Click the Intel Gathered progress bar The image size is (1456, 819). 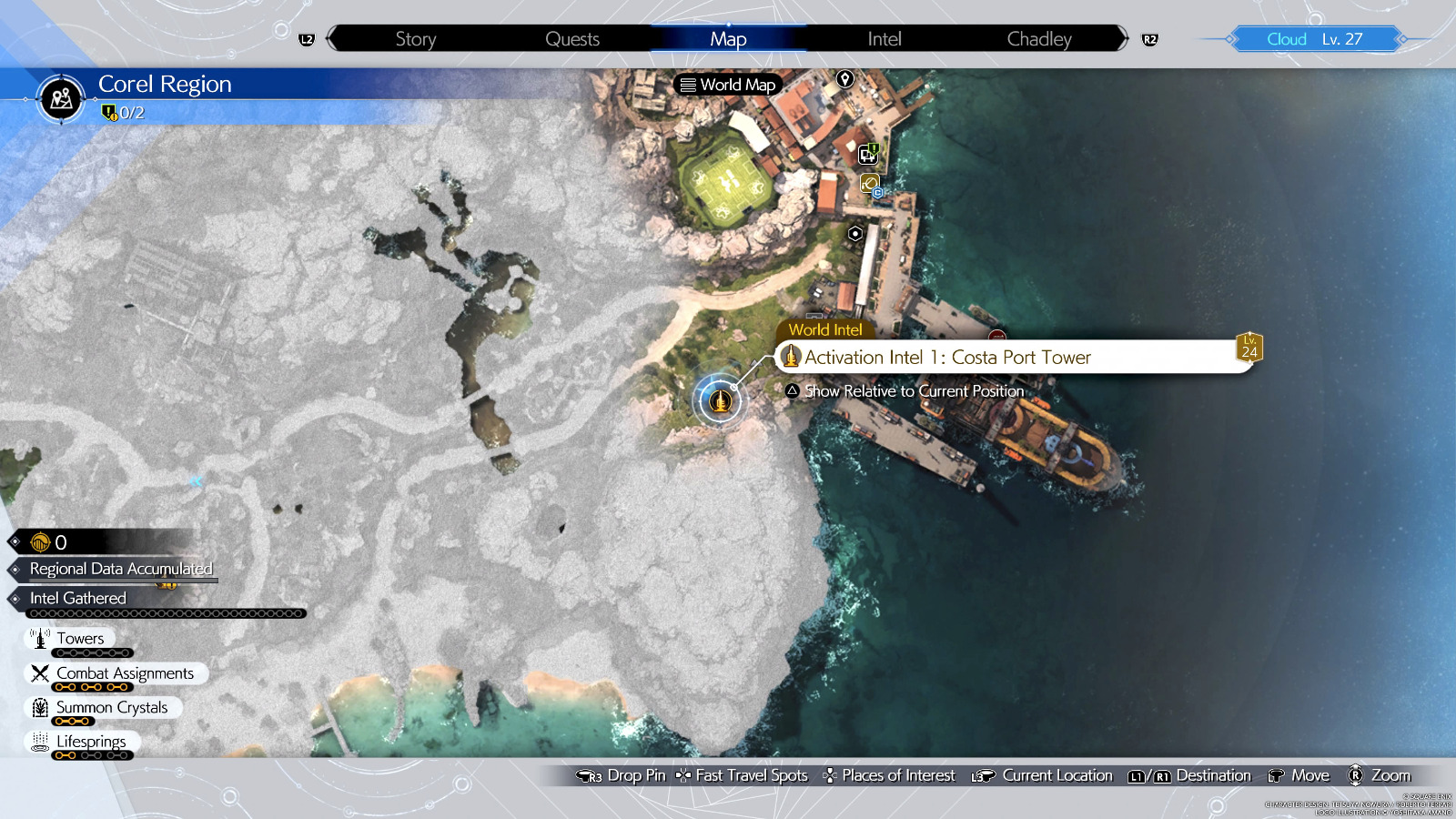click(x=164, y=612)
